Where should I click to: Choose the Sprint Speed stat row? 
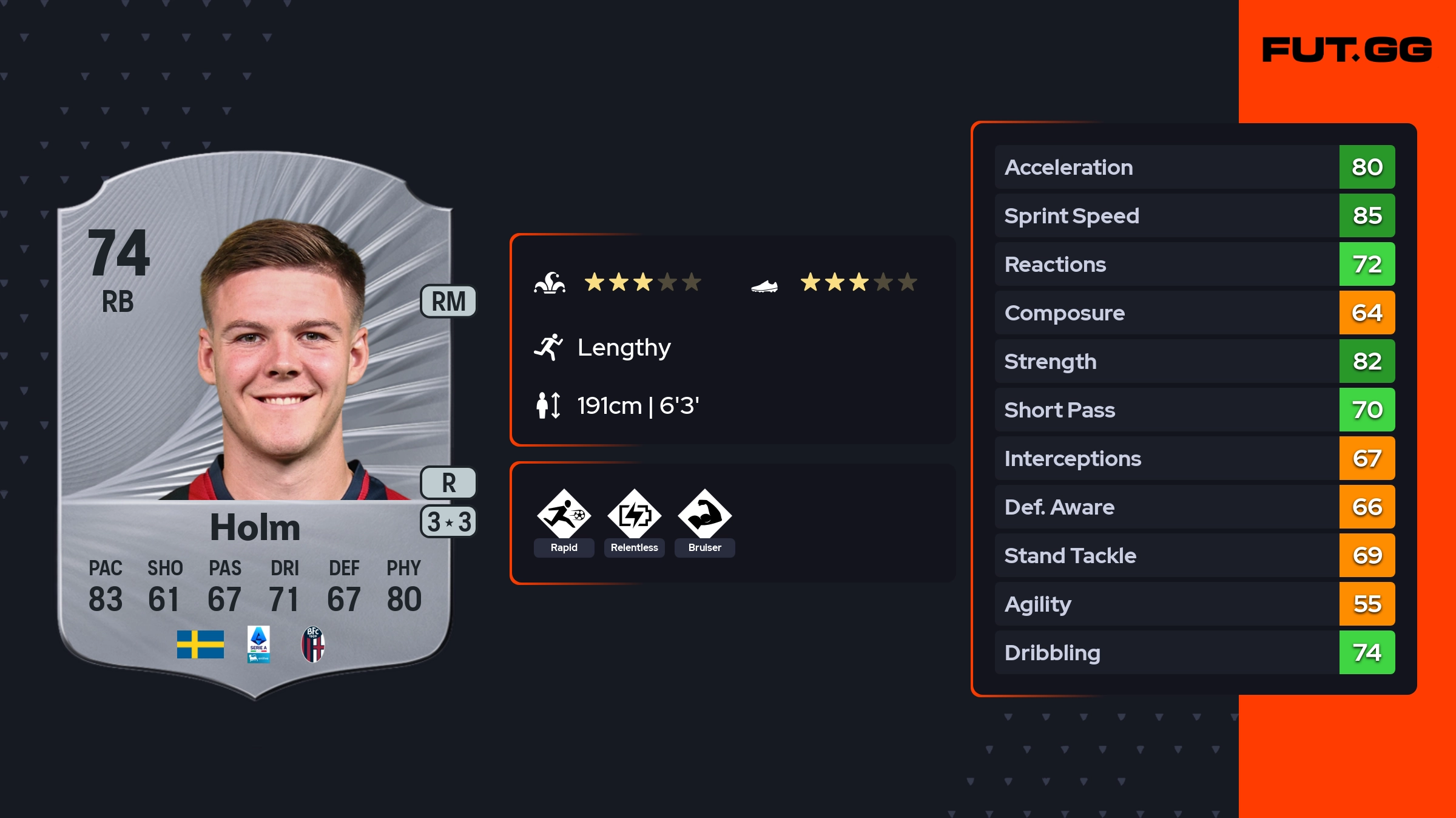pyautogui.click(x=1194, y=215)
